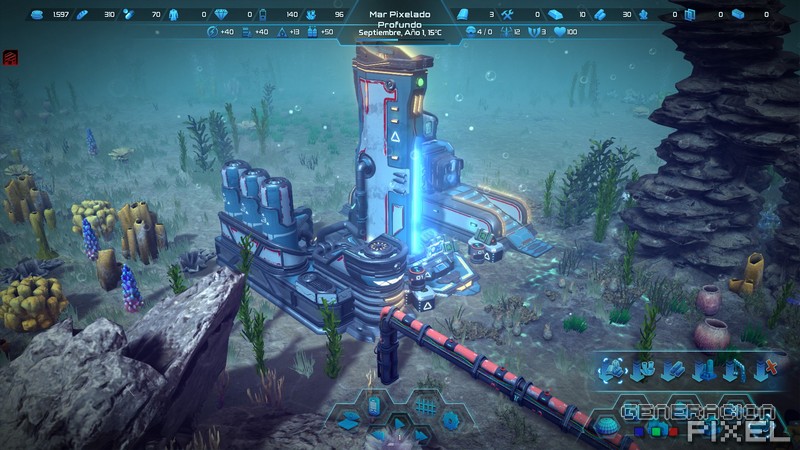Speed up time with fast-forward arrows
Viewport: 800px width, 450px height.
click(x=420, y=437)
